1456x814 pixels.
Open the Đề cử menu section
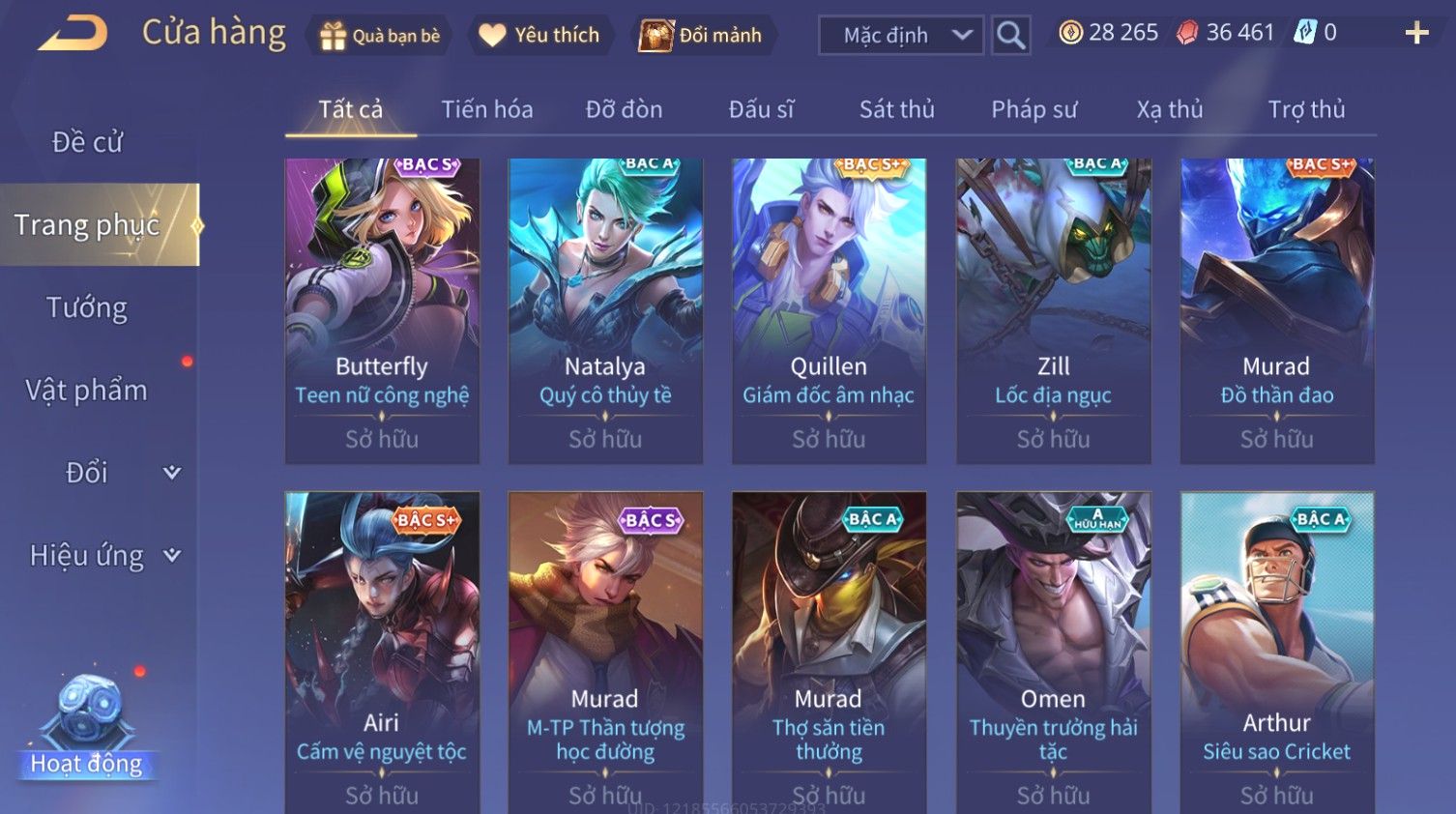click(x=87, y=142)
